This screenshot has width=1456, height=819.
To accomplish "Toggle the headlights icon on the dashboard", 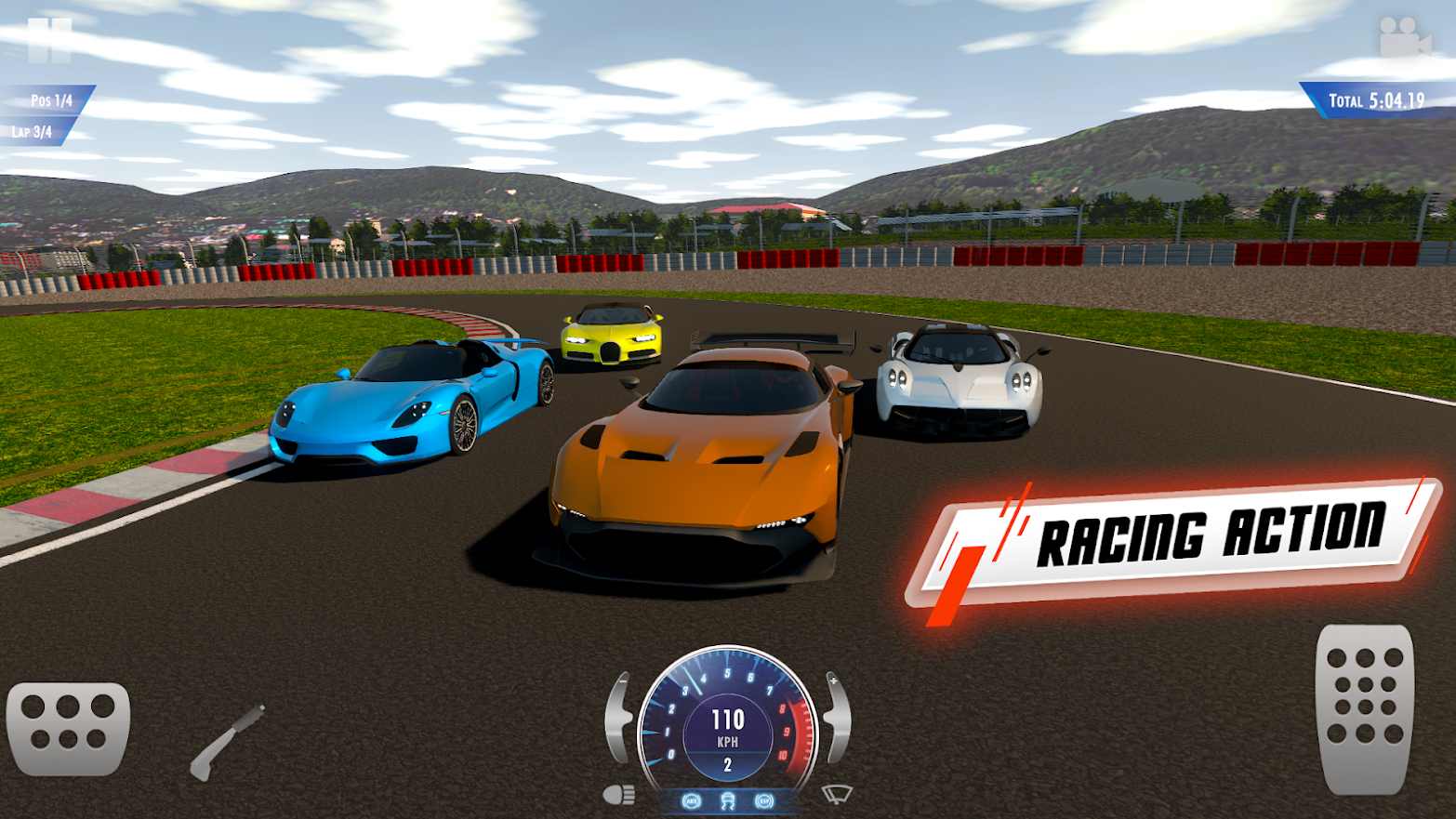I will pyautogui.click(x=619, y=795).
